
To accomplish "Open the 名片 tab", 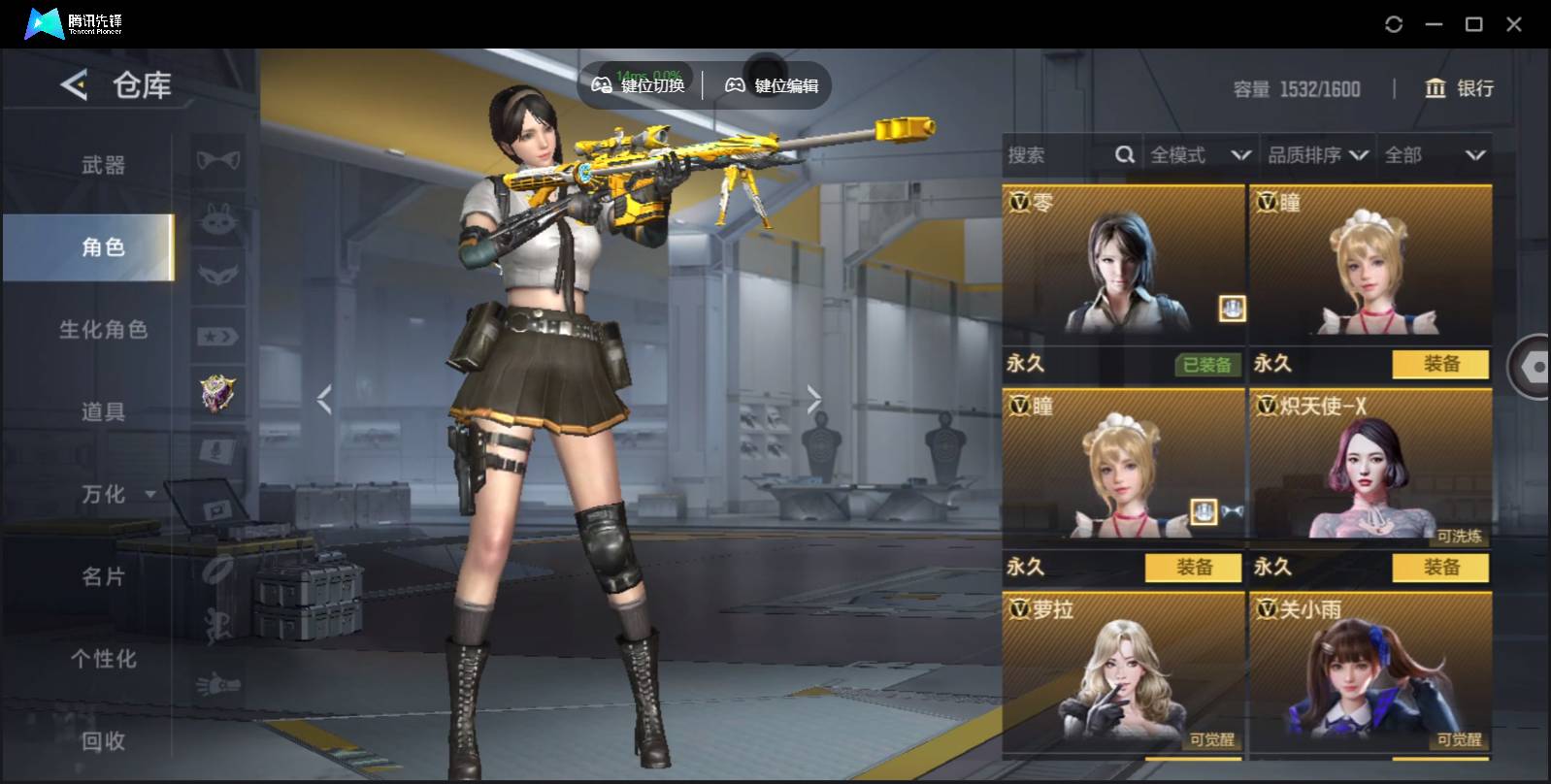I will click(103, 577).
